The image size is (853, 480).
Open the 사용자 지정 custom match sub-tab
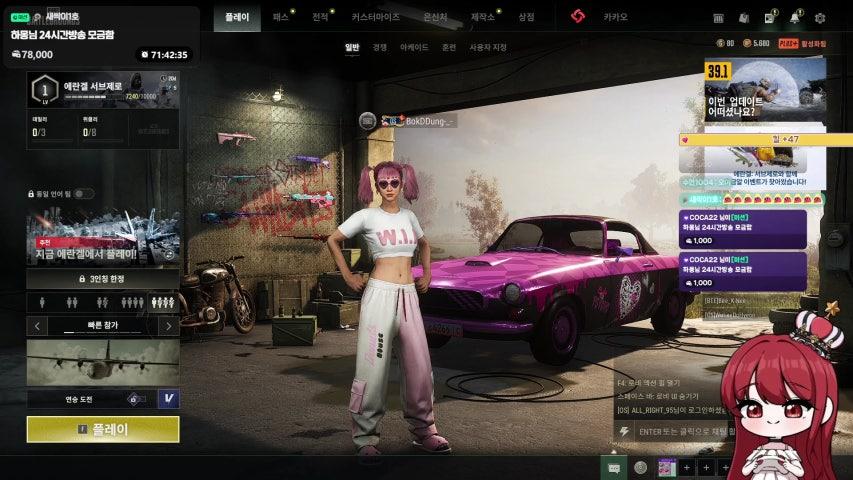[x=488, y=47]
